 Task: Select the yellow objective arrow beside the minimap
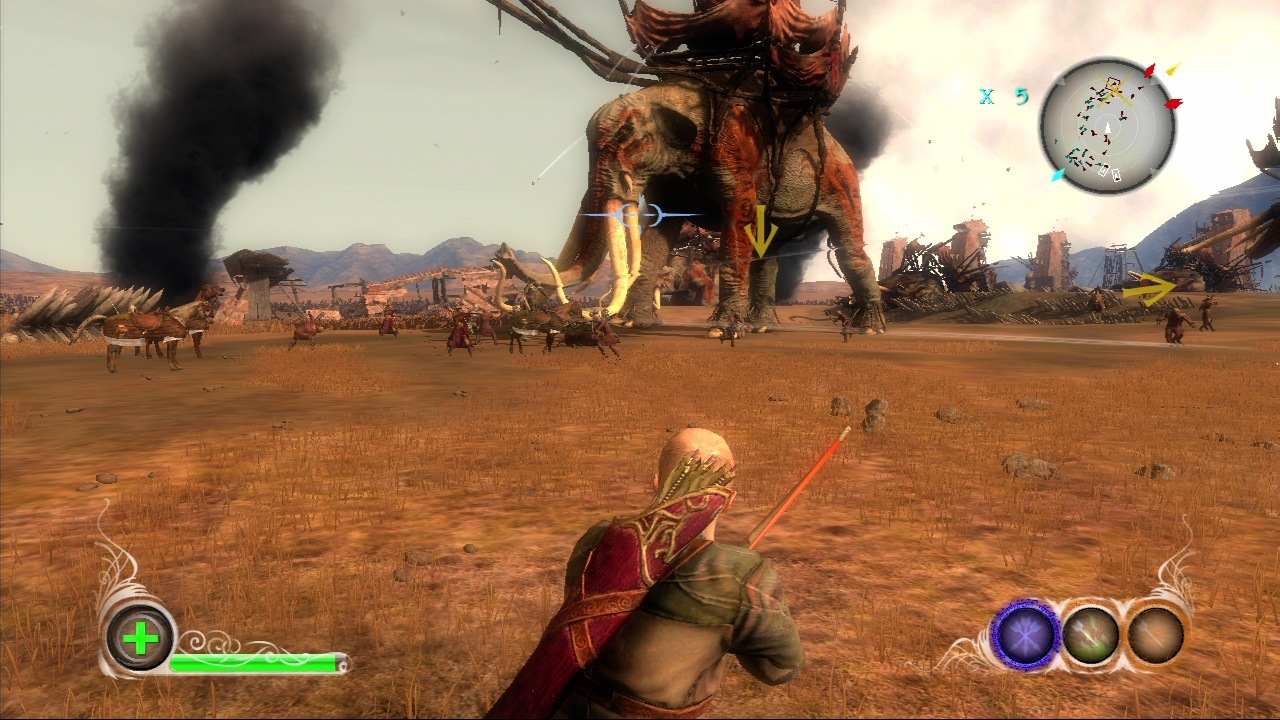click(1173, 69)
